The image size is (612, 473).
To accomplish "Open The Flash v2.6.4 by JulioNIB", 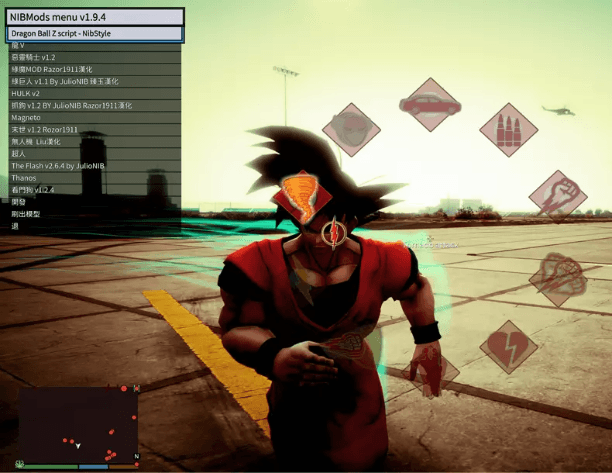I will pyautogui.click(x=93, y=165).
